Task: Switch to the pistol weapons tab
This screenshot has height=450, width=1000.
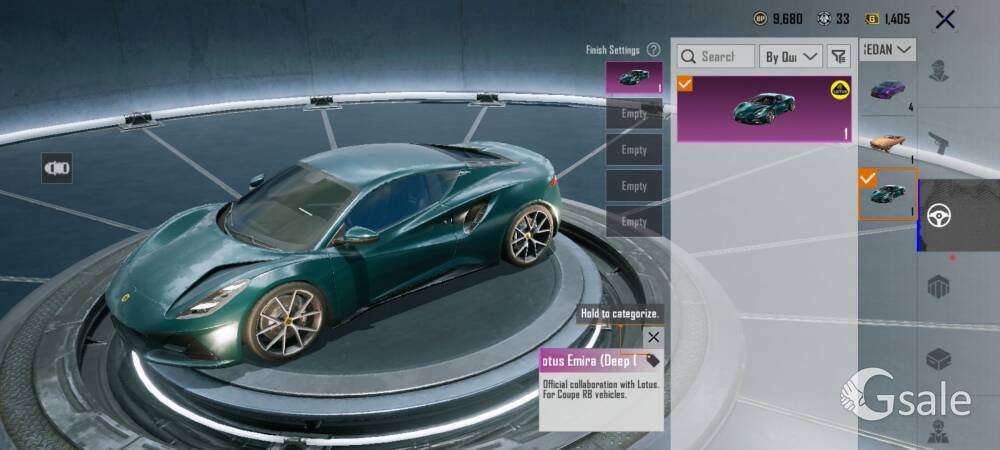Action: pyautogui.click(x=938, y=143)
